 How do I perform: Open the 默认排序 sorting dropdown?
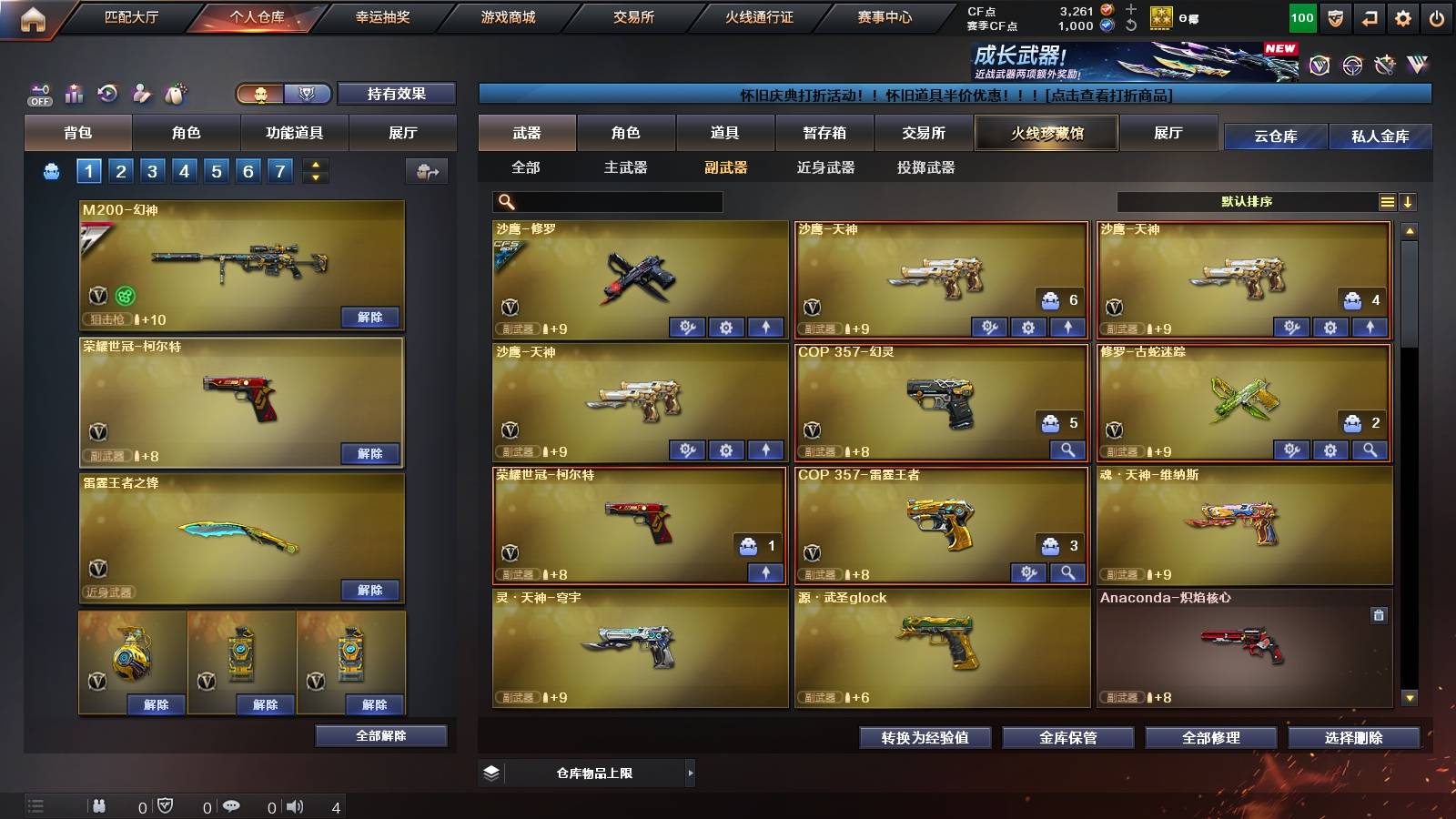pyautogui.click(x=1247, y=202)
